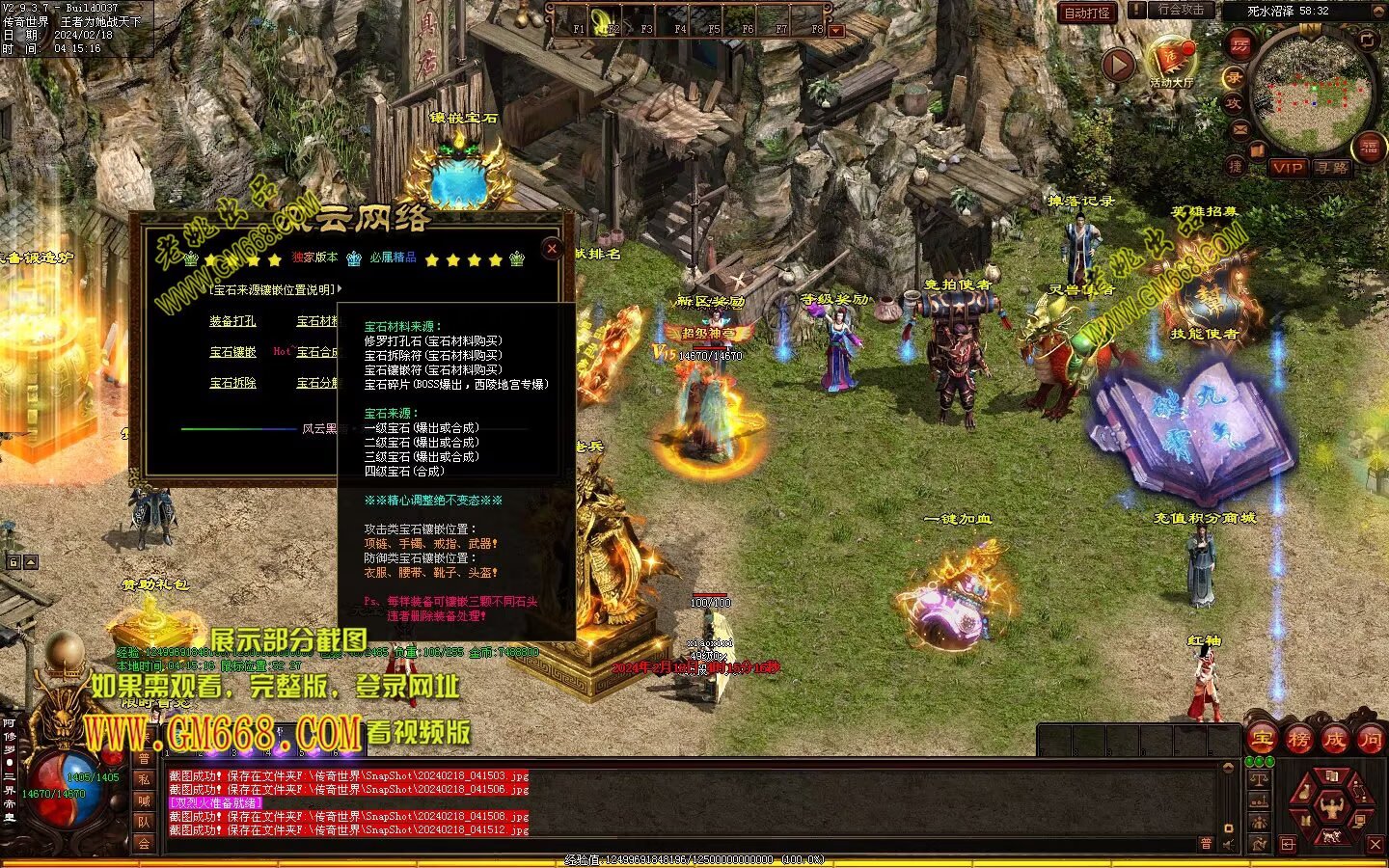
Task: Activate the 寻路 pathfinding button
Action: (1331, 168)
